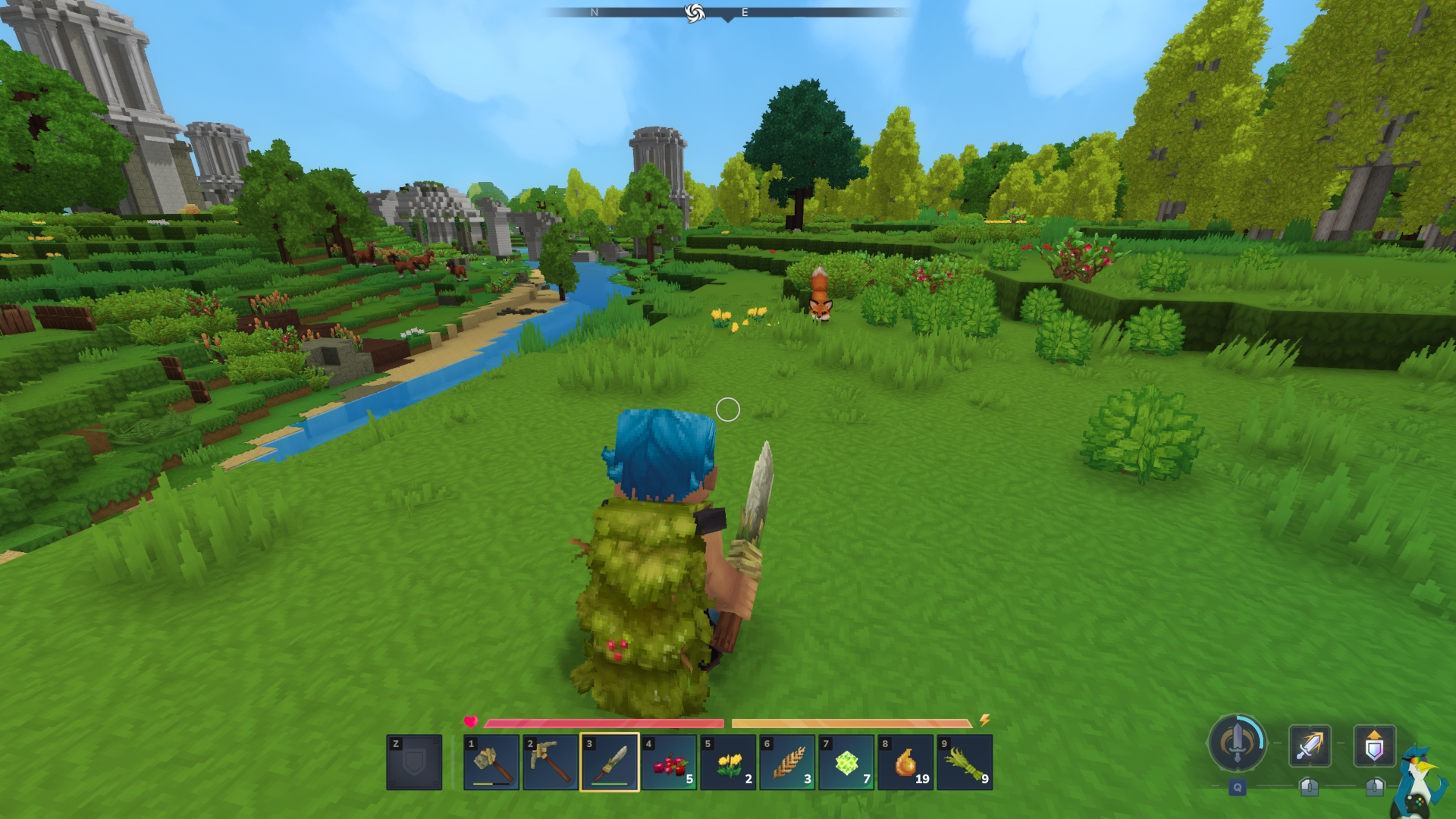Pick the red berries hotbar slot
Viewport: 1456px width, 819px height.
(x=669, y=762)
